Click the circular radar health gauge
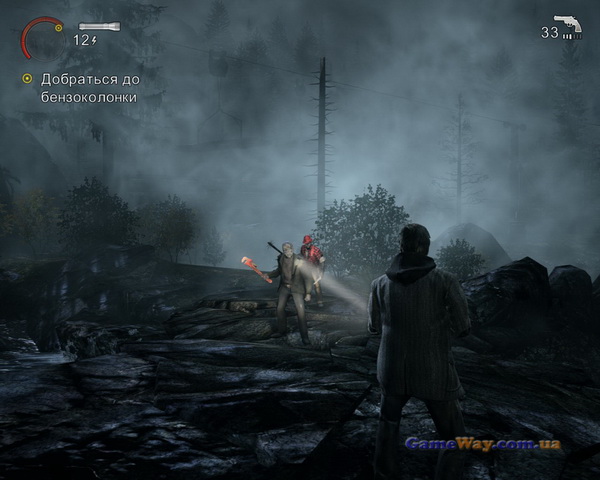Viewport: 600px width, 480px height. pos(40,37)
